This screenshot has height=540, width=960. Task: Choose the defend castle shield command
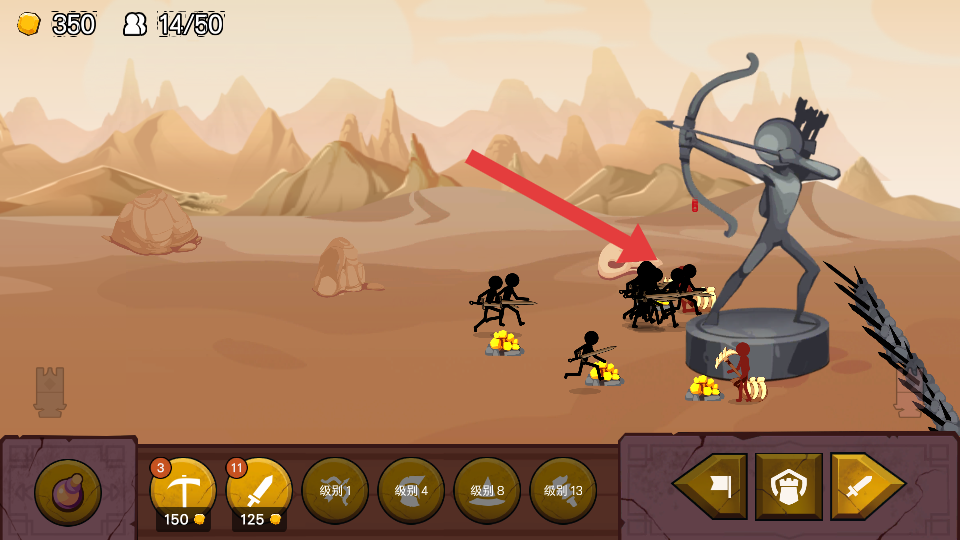pos(789,486)
